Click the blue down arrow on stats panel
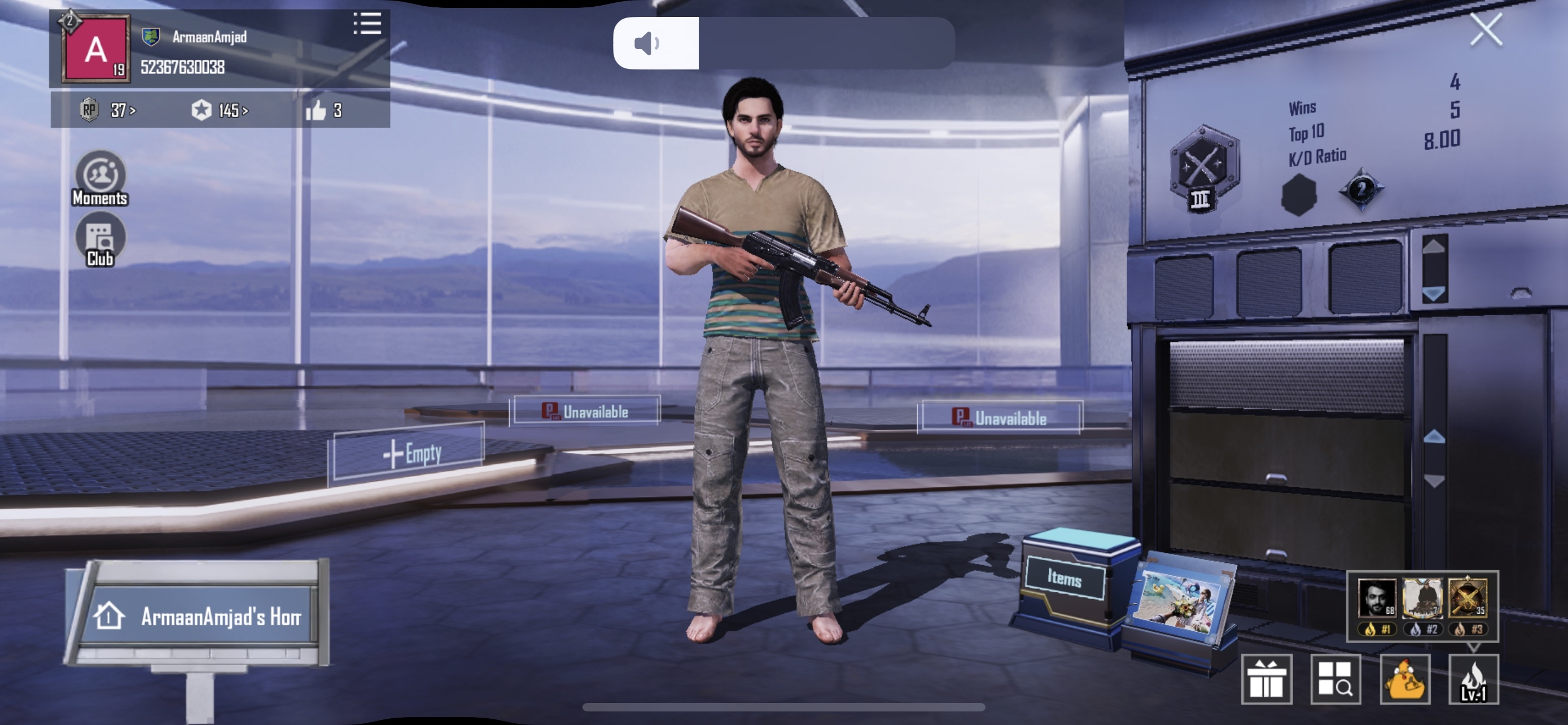Viewport: 1568px width, 725px height. pos(1434,294)
